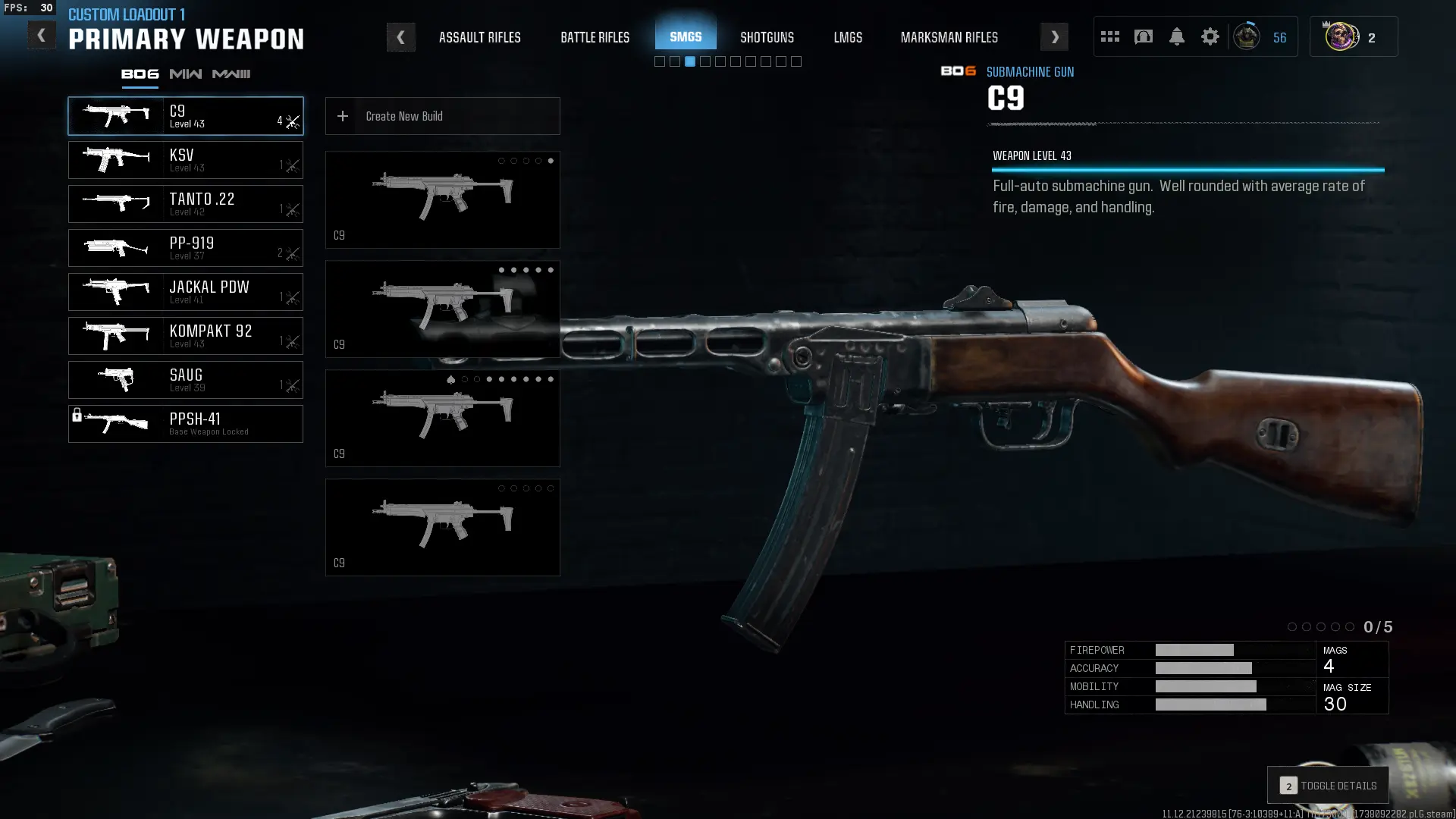Select the Jackal PDW
Screen dimensions: 1456x819
coord(186,292)
